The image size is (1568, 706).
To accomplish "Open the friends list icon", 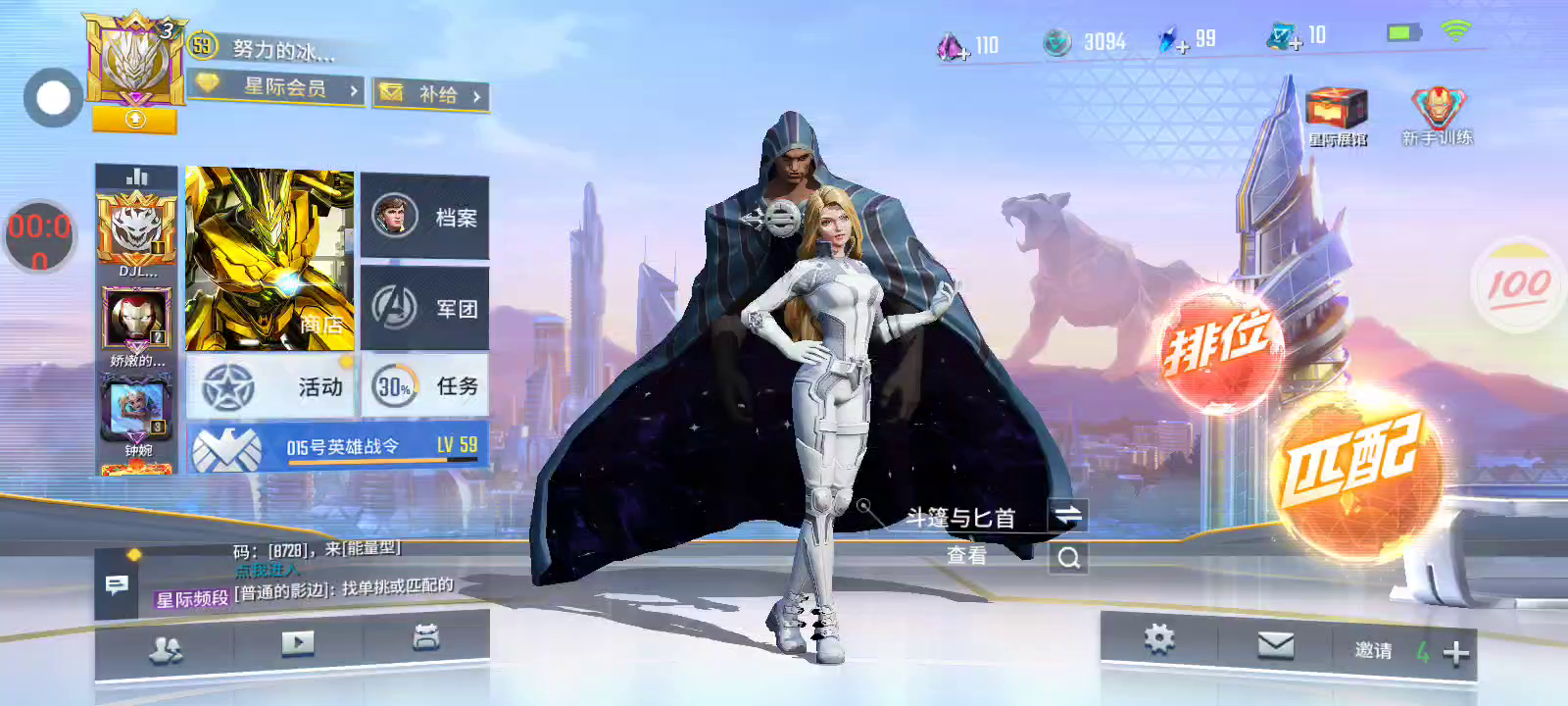I will [x=165, y=649].
